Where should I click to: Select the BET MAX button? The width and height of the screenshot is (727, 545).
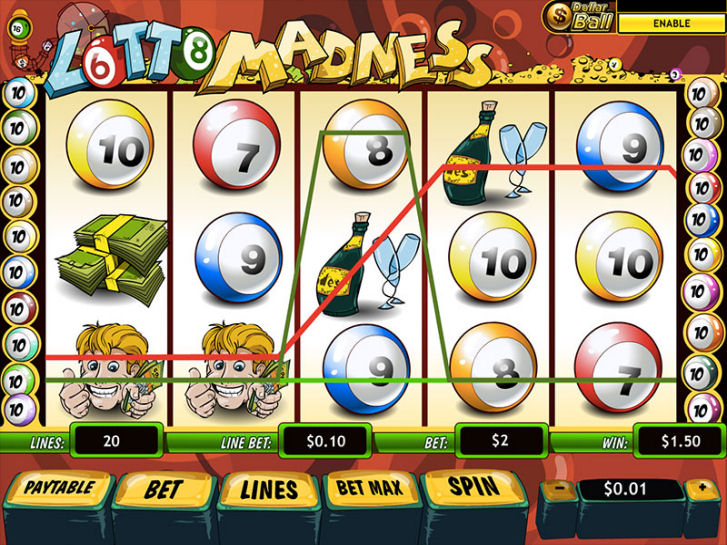pyautogui.click(x=368, y=489)
